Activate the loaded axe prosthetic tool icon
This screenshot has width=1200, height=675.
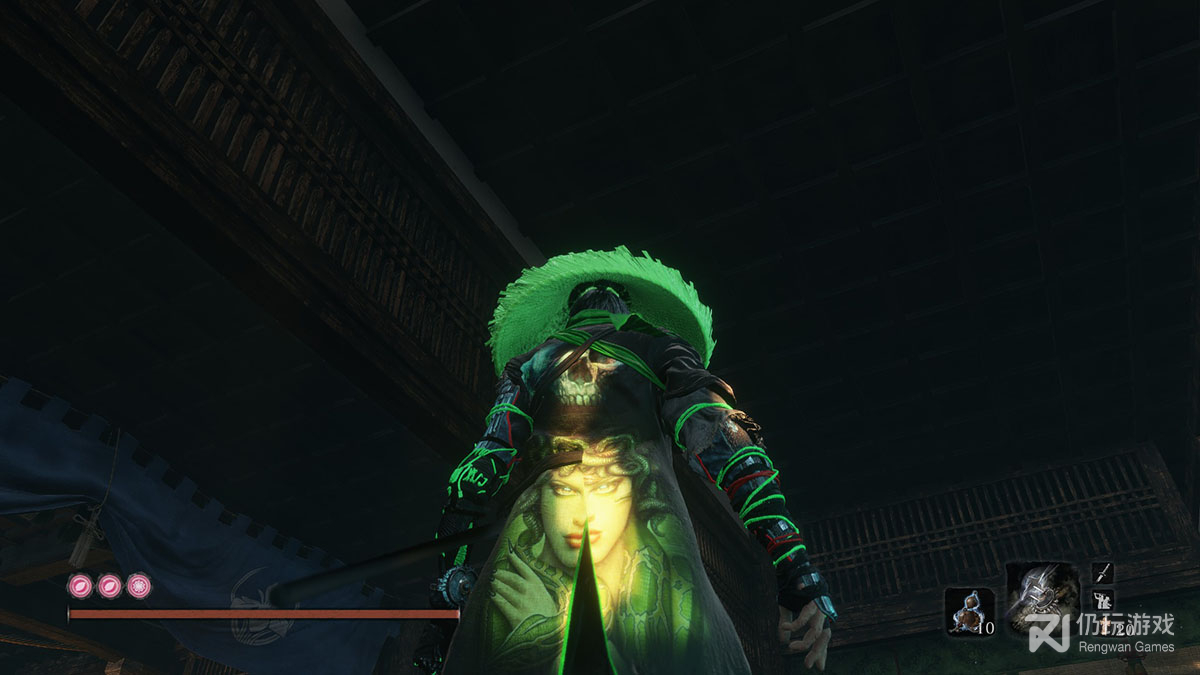click(x=1042, y=598)
